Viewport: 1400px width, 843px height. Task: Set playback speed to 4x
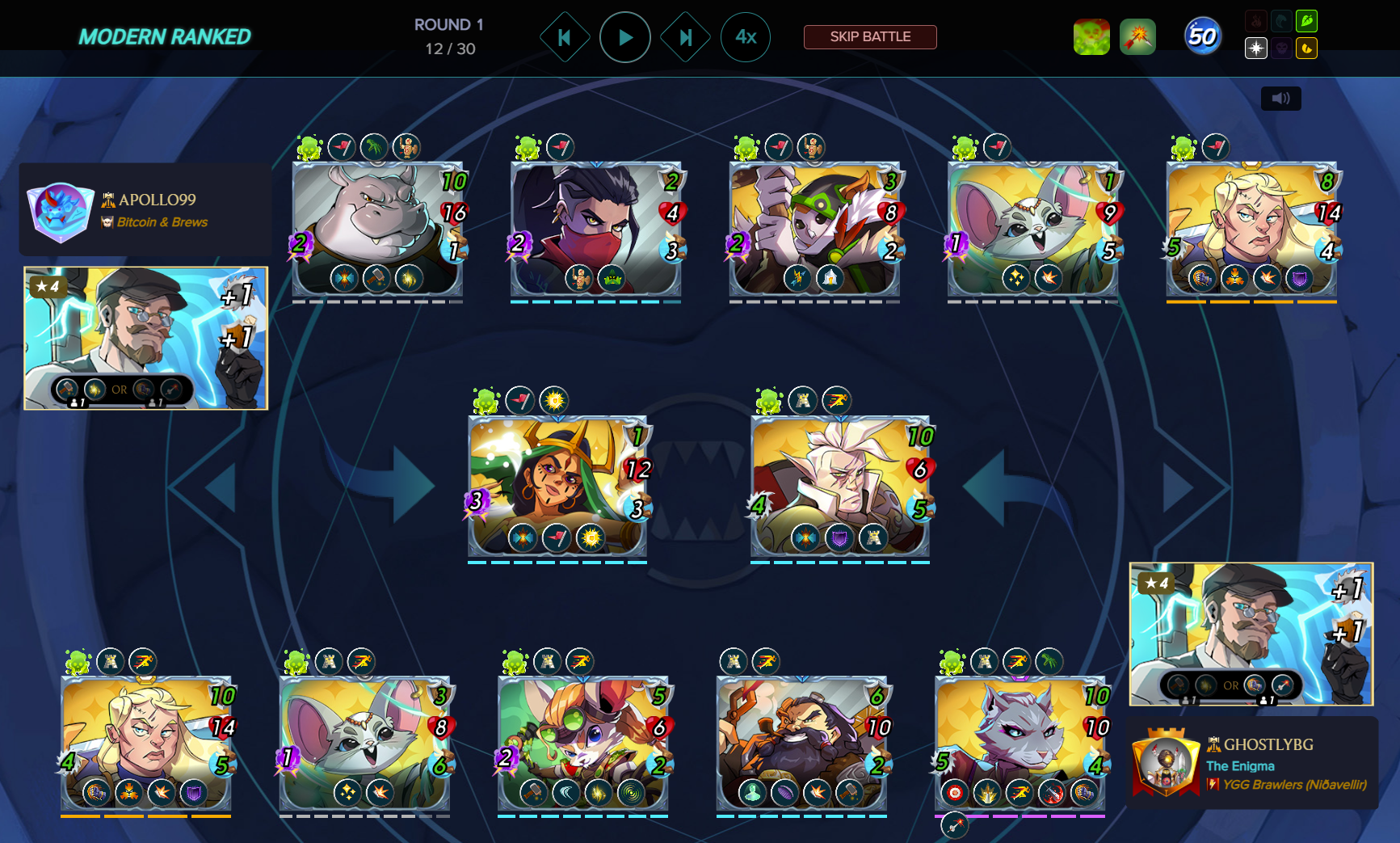pyautogui.click(x=745, y=37)
